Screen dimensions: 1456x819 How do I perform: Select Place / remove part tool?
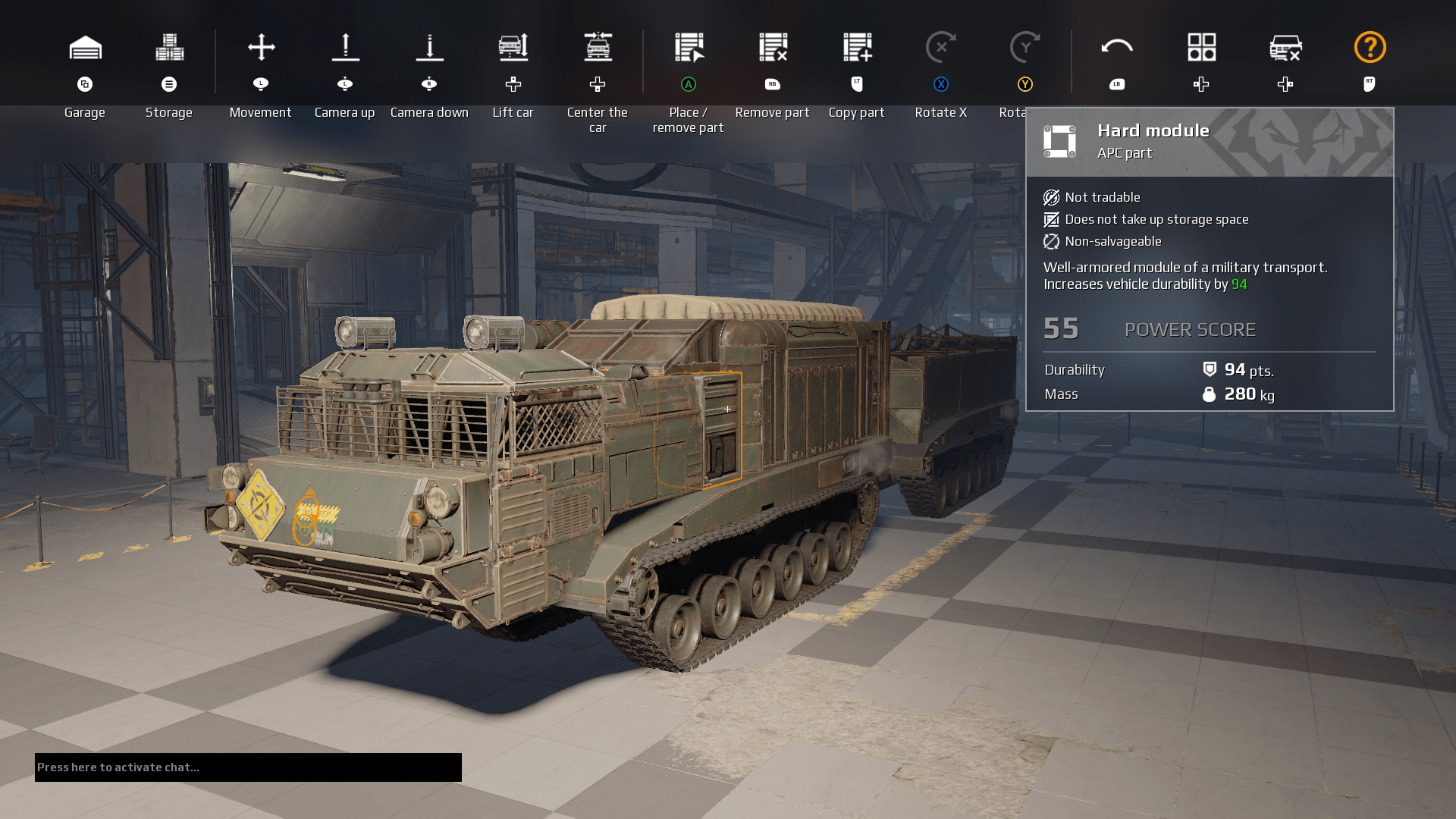[689, 48]
